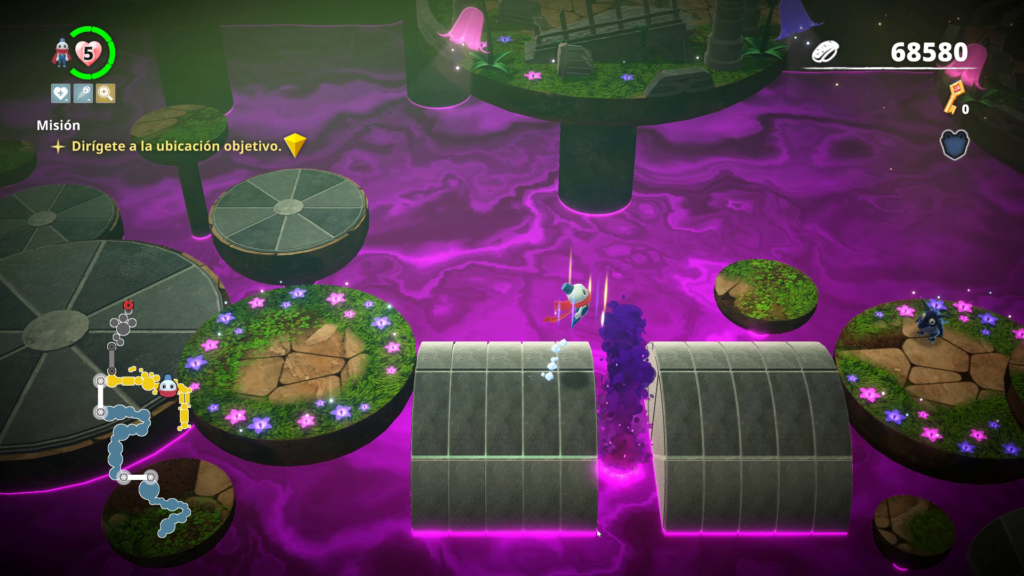Select the red goal marker on minimap
Screen dimensions: 1024x576
click(128, 304)
